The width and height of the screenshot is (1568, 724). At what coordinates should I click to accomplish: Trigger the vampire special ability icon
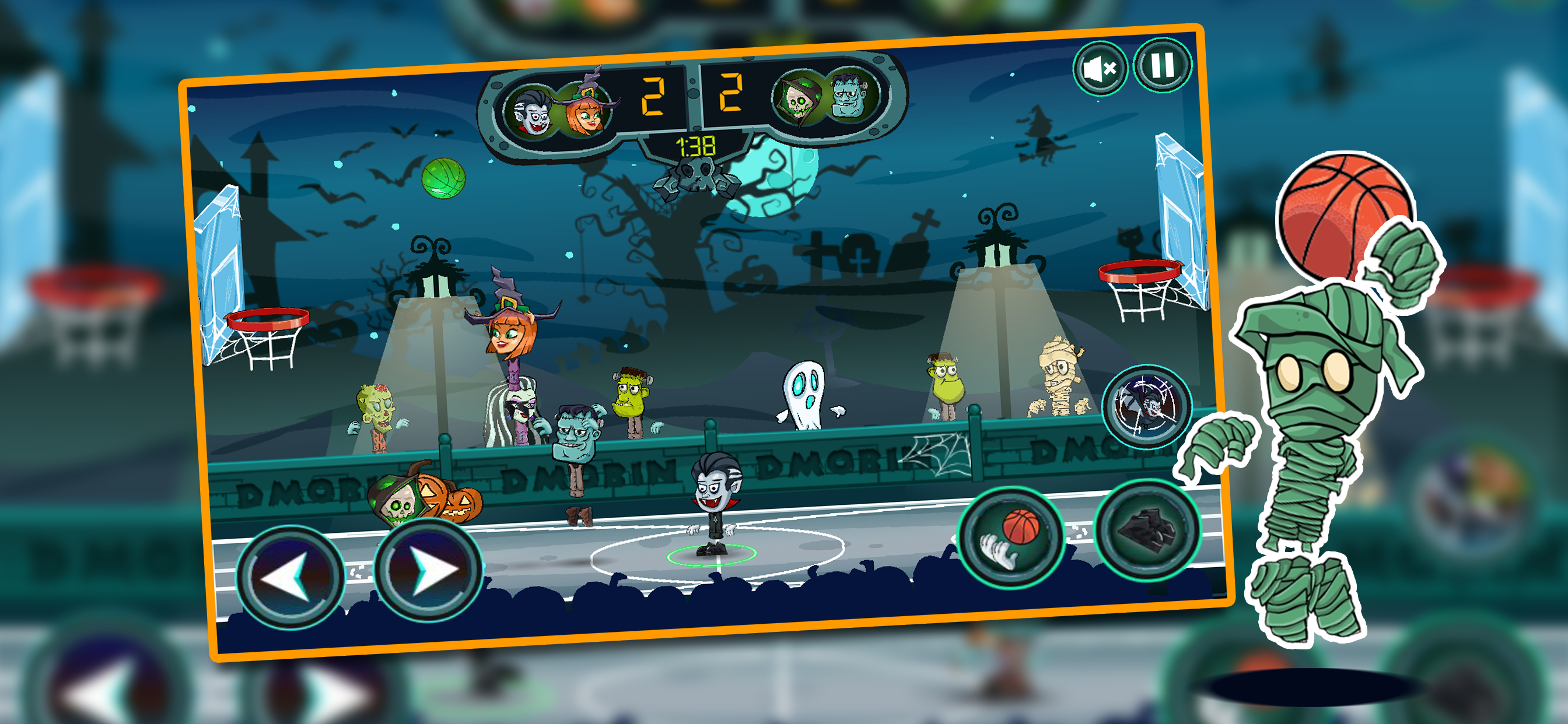(x=1146, y=405)
